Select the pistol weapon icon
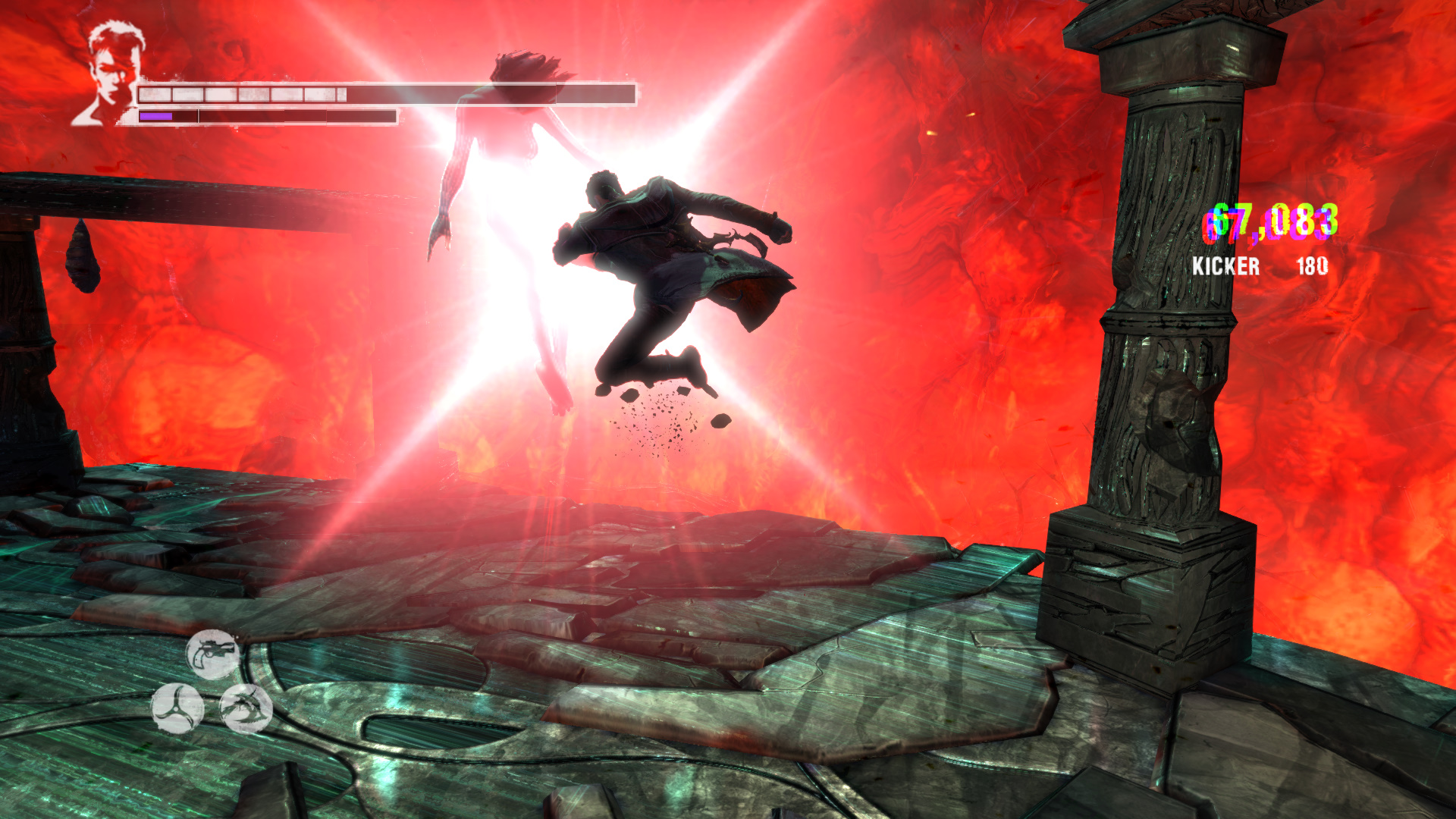1456x819 pixels. [x=213, y=654]
